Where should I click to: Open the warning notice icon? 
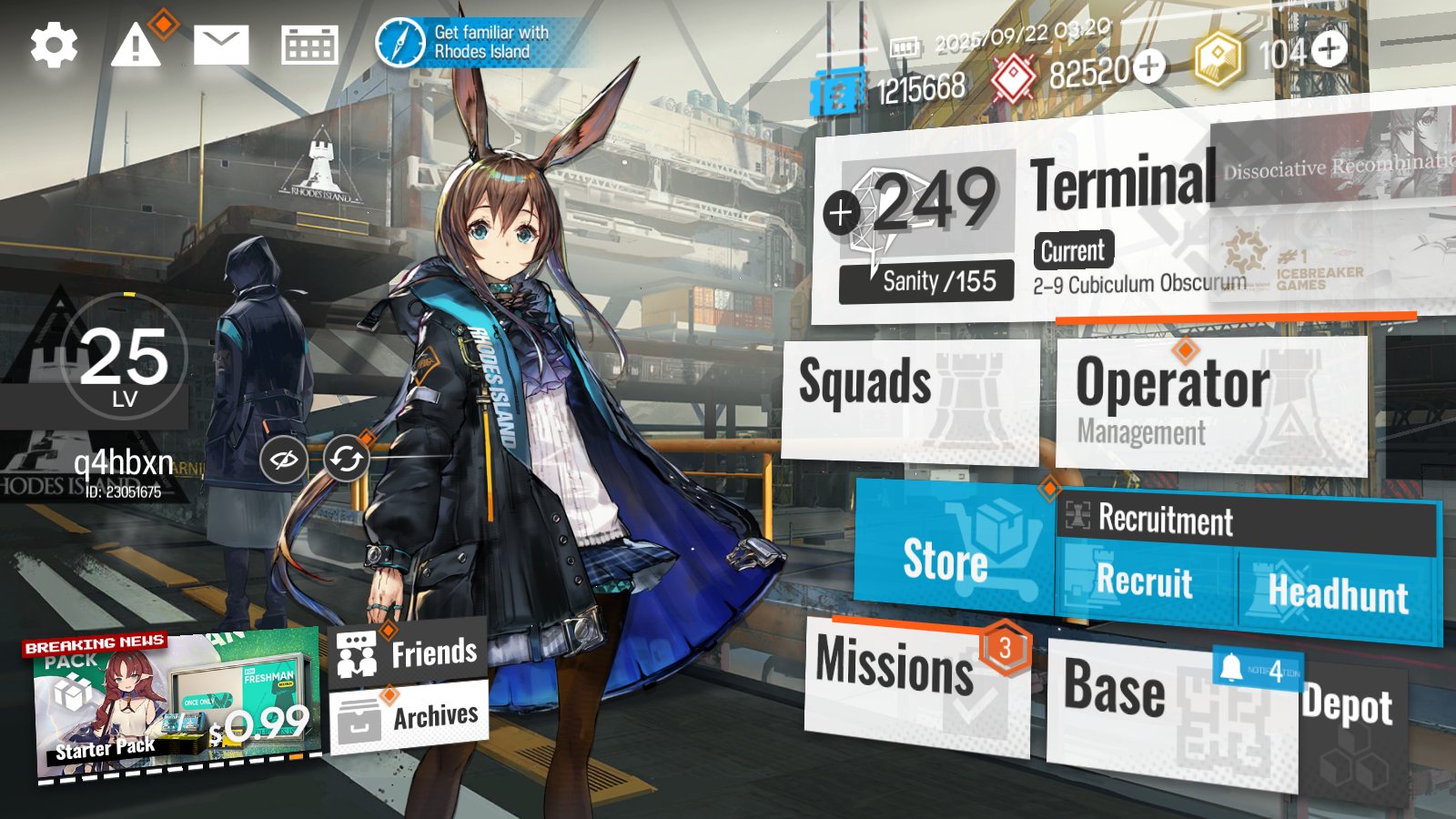click(x=136, y=45)
